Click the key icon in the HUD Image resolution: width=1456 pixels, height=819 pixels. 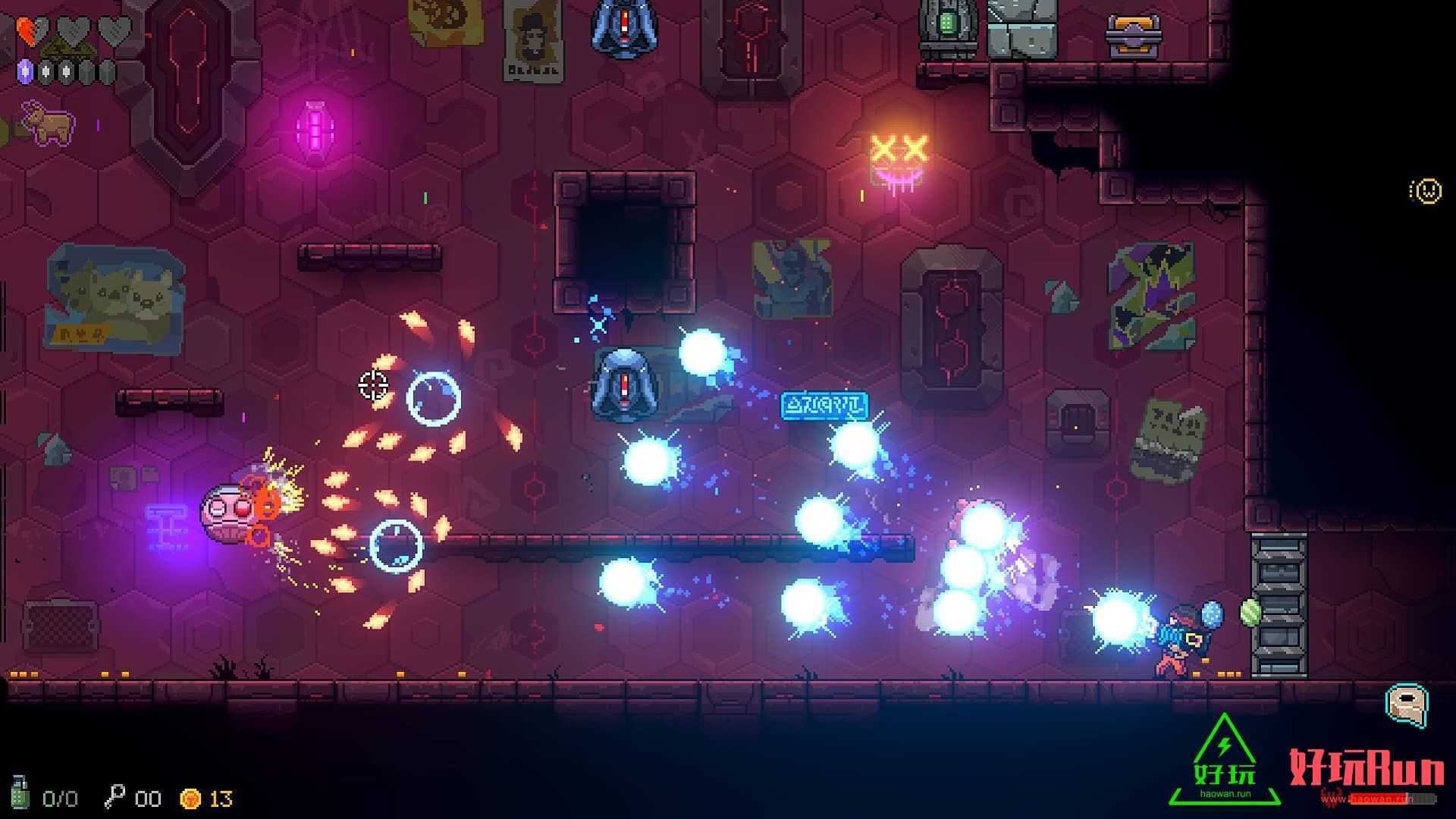(114, 797)
